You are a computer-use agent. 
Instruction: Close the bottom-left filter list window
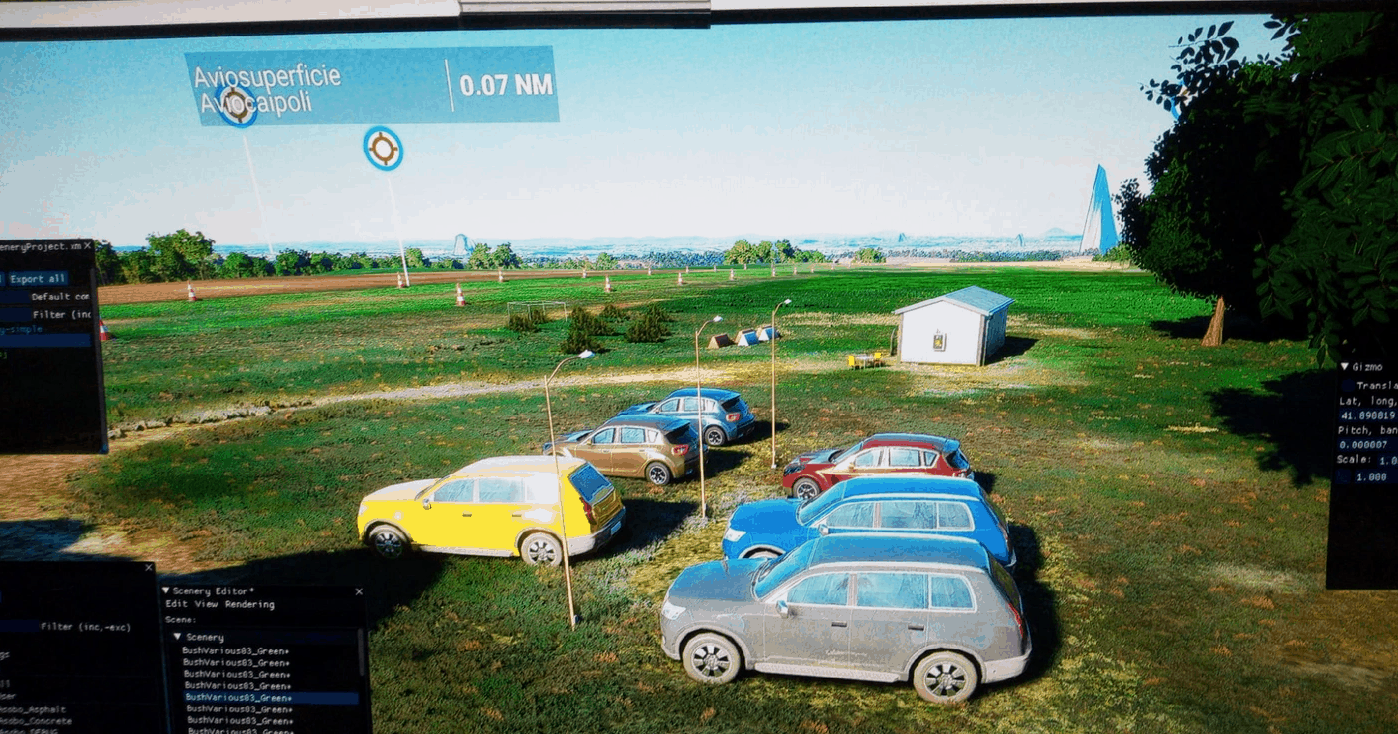pyautogui.click(x=149, y=568)
